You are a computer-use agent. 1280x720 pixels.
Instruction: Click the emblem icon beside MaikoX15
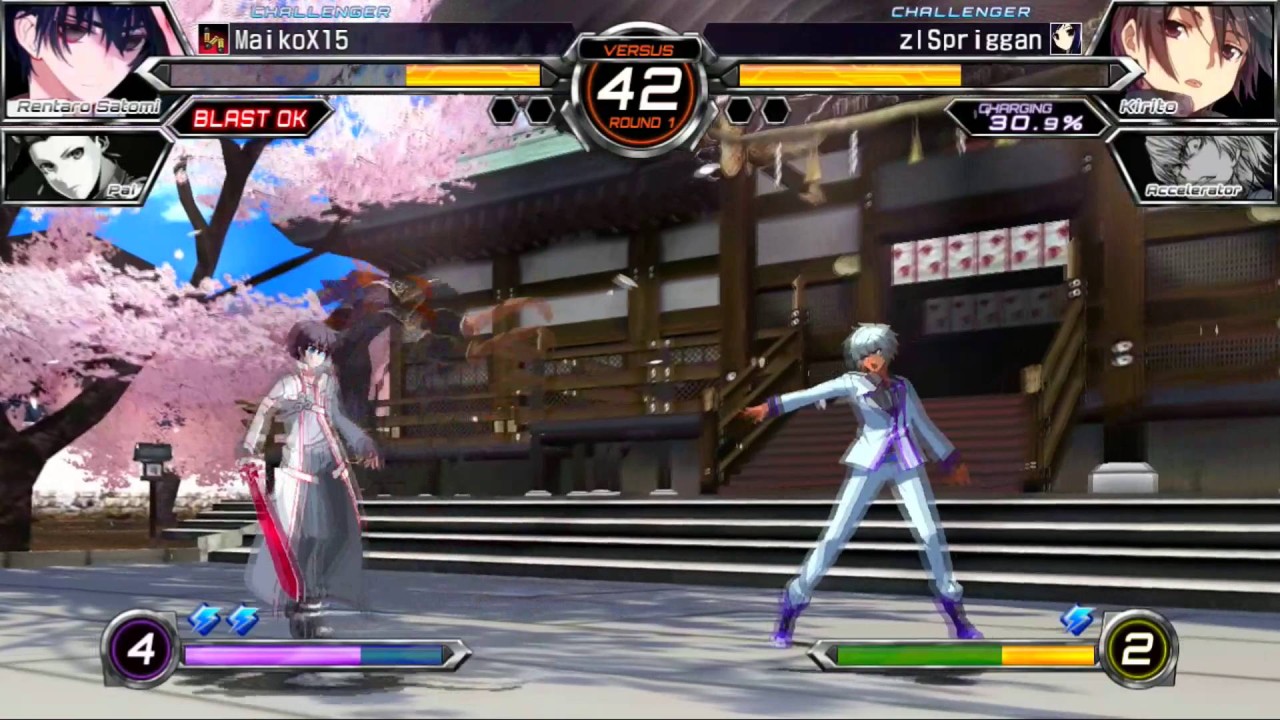[213, 40]
